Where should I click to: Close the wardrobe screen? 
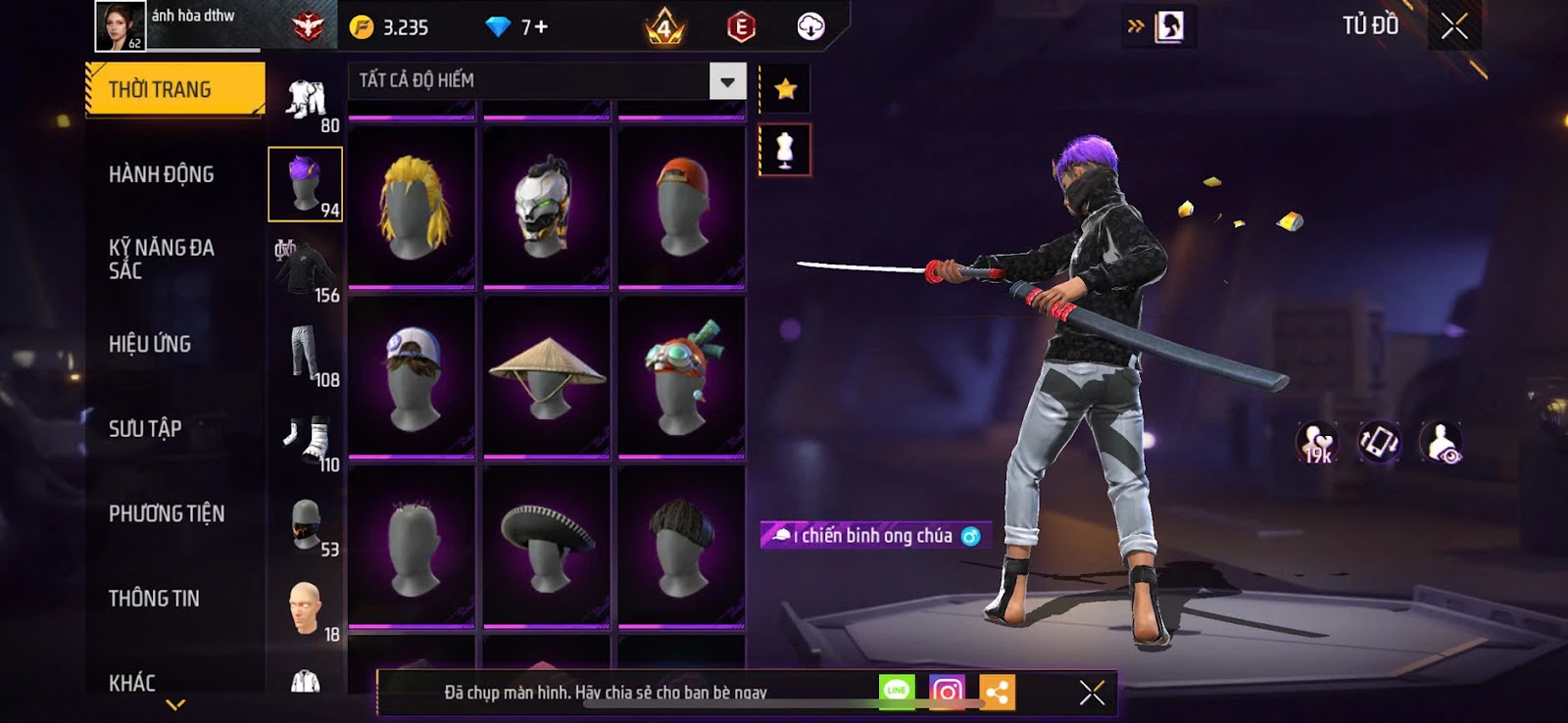[1454, 26]
